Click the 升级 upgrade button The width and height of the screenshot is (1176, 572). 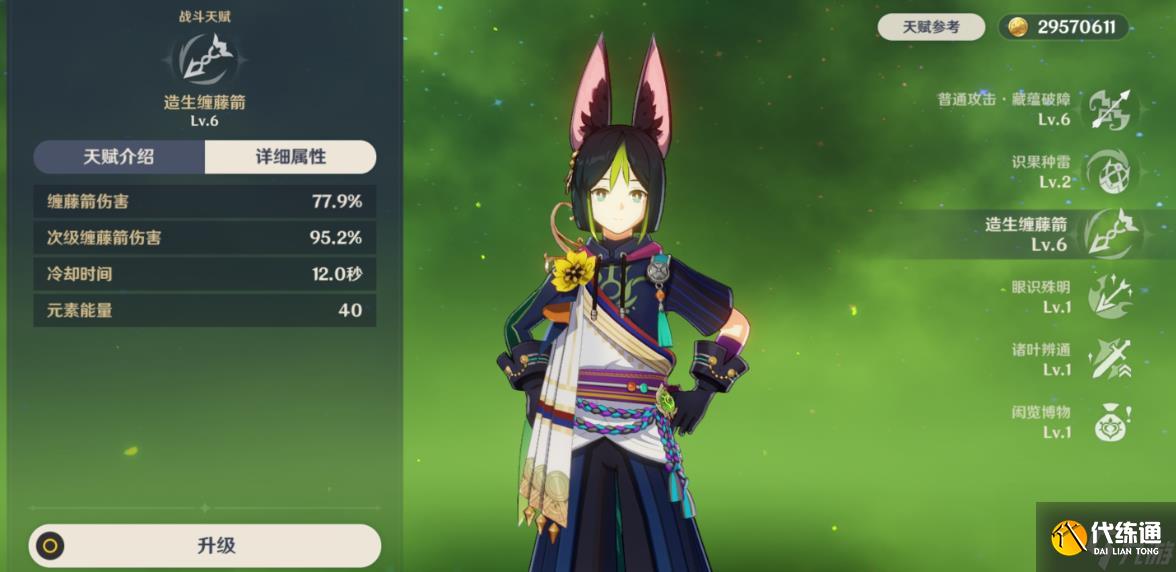(205, 546)
